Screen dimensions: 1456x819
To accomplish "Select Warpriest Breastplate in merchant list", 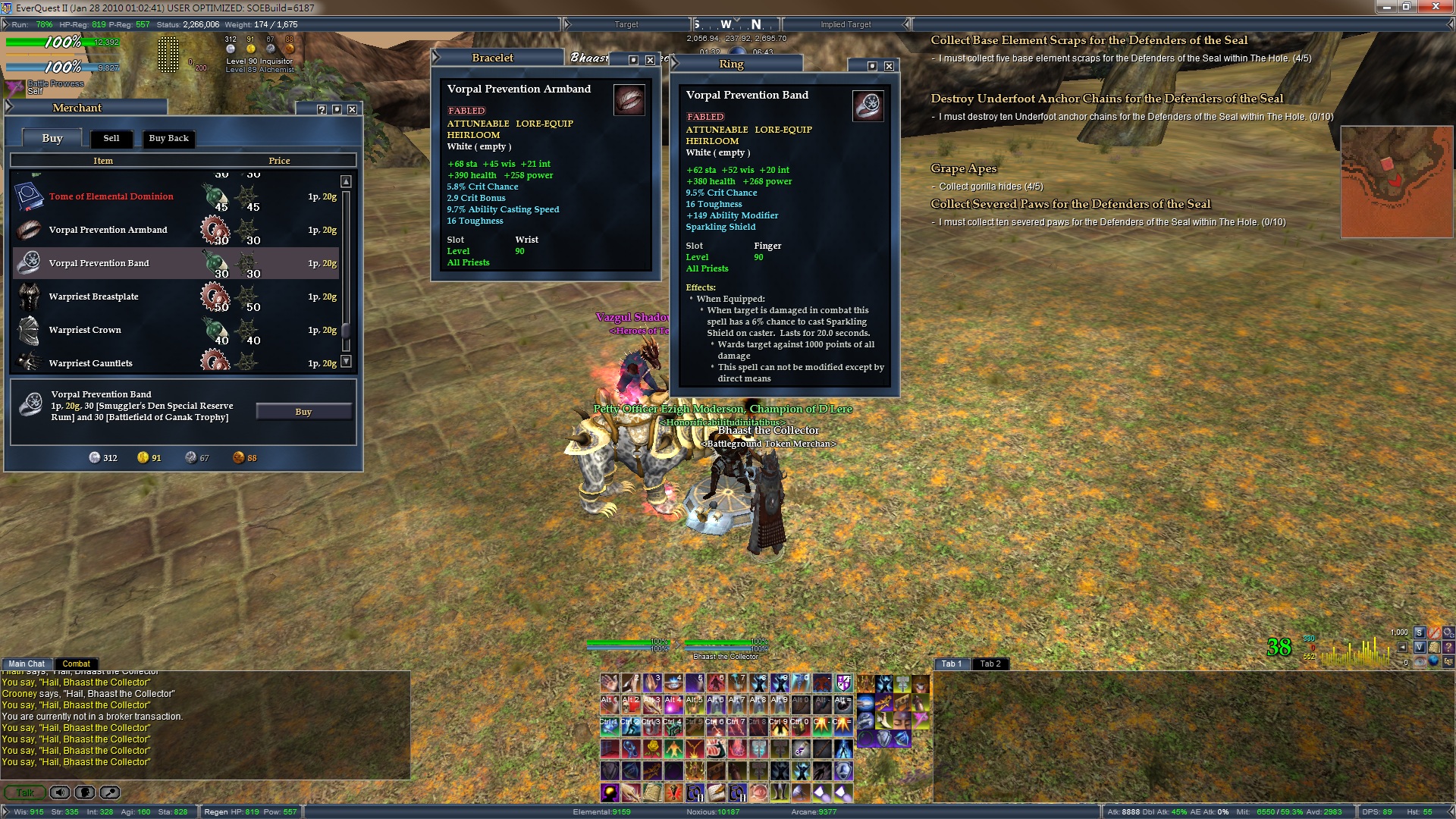I will click(x=93, y=297).
